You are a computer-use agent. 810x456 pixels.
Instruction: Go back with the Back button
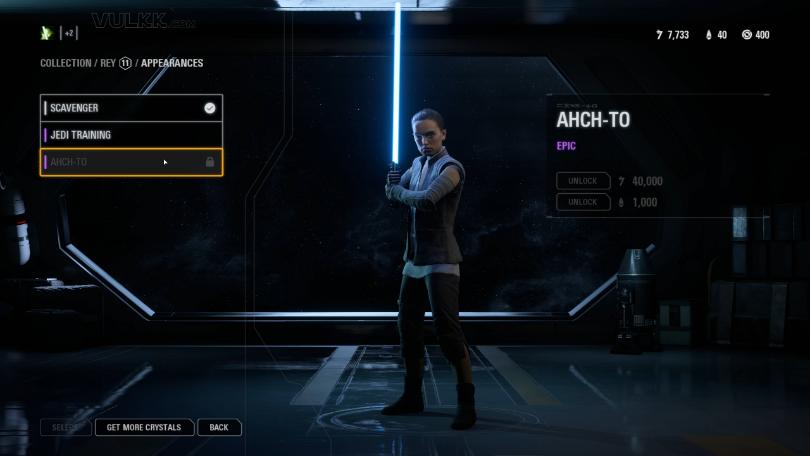pos(219,427)
